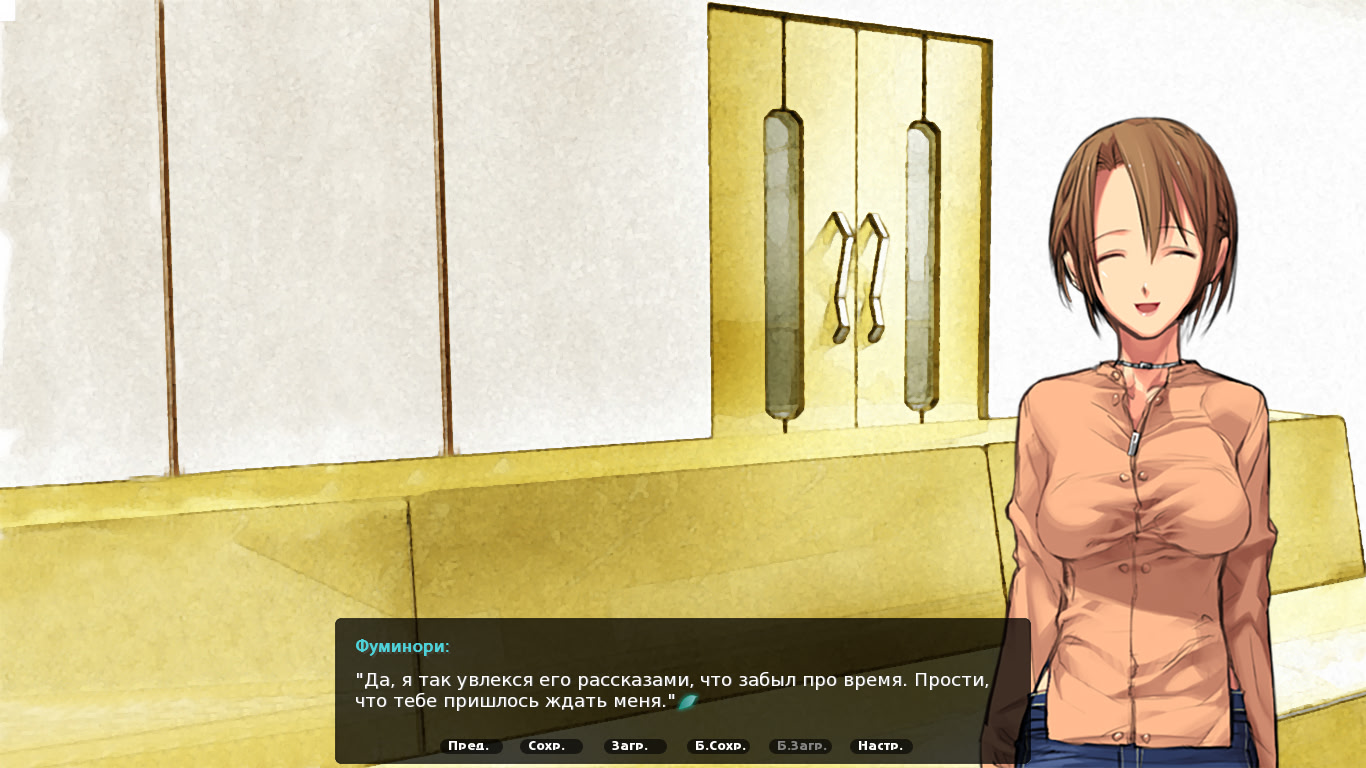Open game settings with the Настр. button

(x=881, y=745)
